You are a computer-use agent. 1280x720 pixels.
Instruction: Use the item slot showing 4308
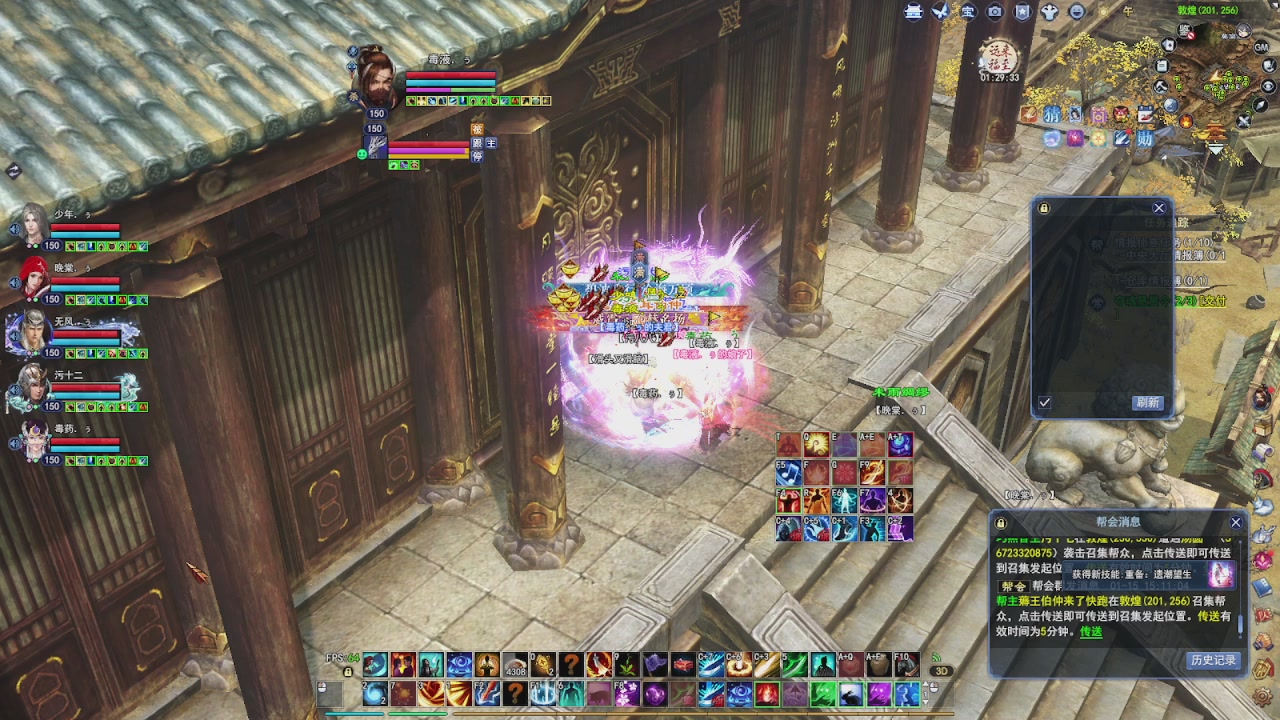pos(515,664)
